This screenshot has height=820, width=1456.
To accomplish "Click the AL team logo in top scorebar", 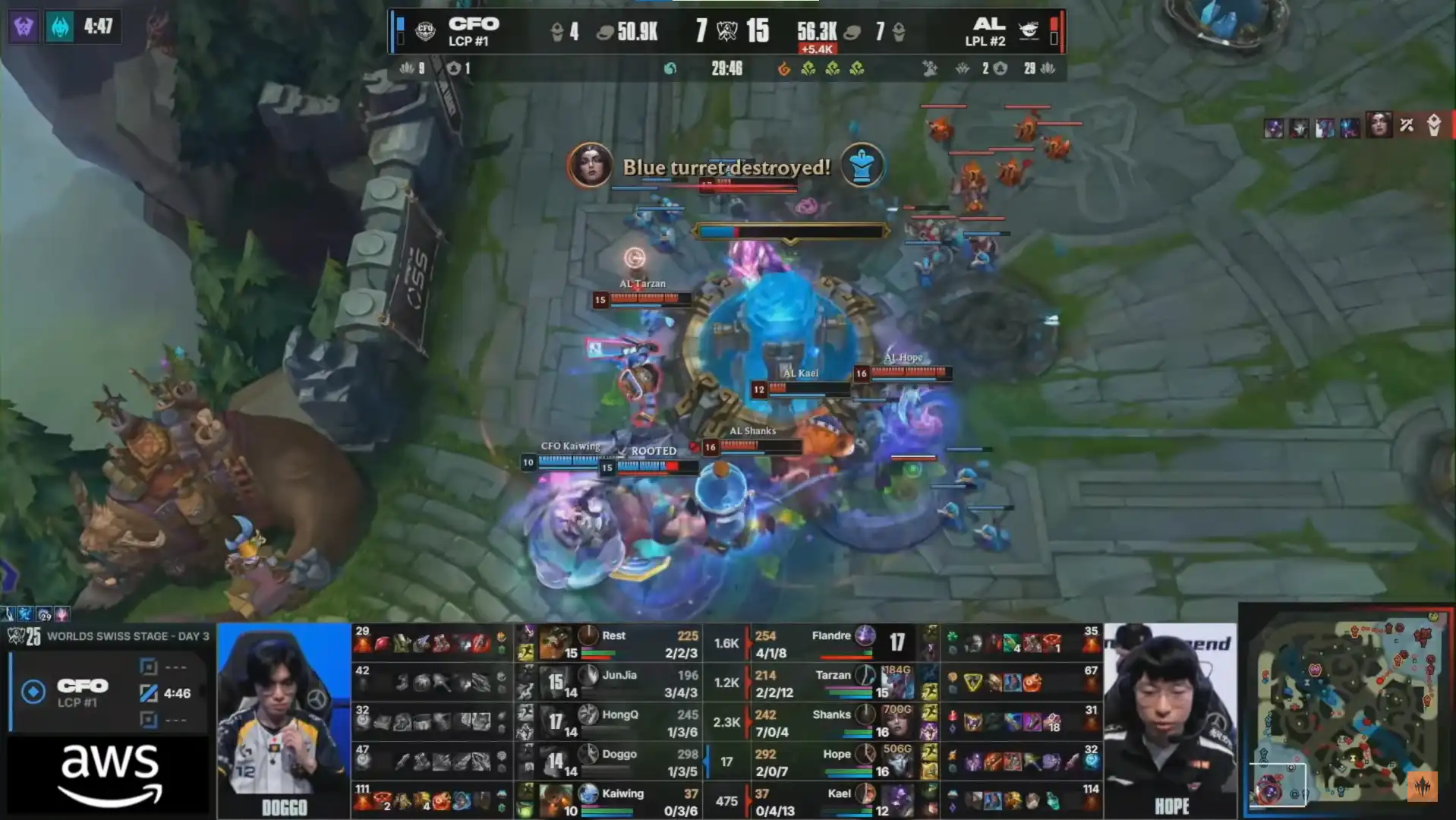I will [1028, 30].
